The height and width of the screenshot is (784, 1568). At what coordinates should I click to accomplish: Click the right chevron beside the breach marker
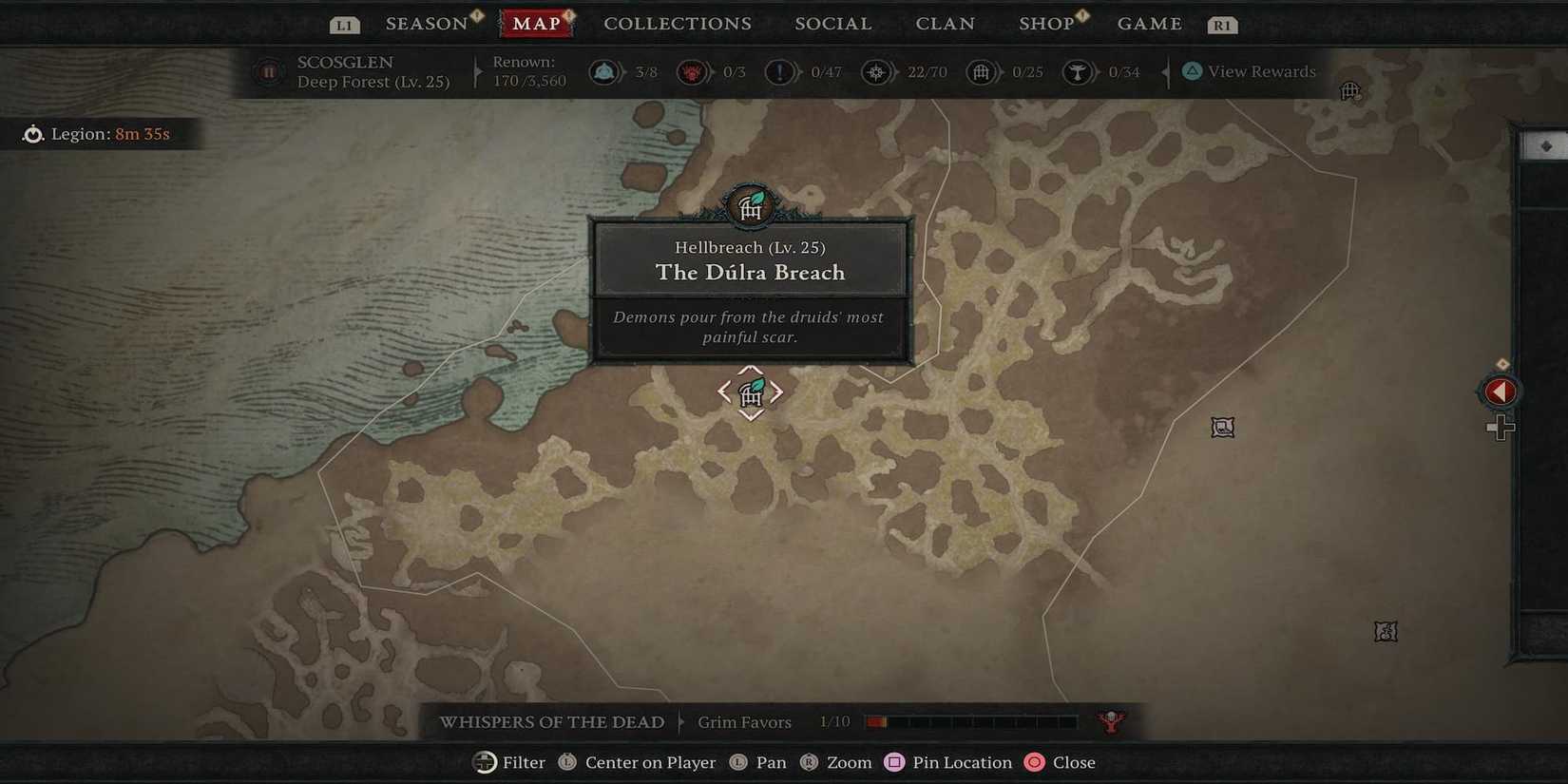coord(777,392)
